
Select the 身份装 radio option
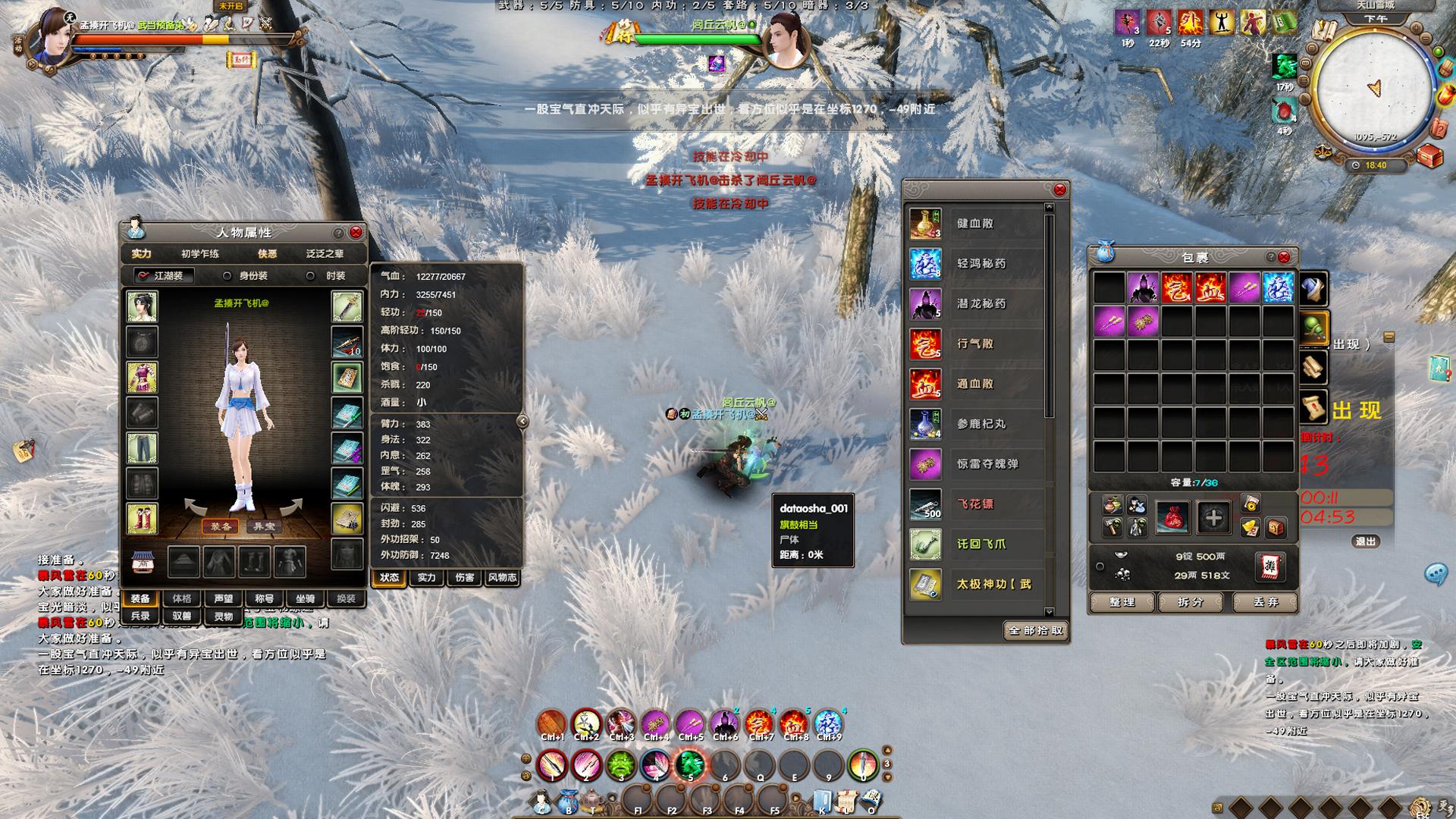[x=227, y=276]
